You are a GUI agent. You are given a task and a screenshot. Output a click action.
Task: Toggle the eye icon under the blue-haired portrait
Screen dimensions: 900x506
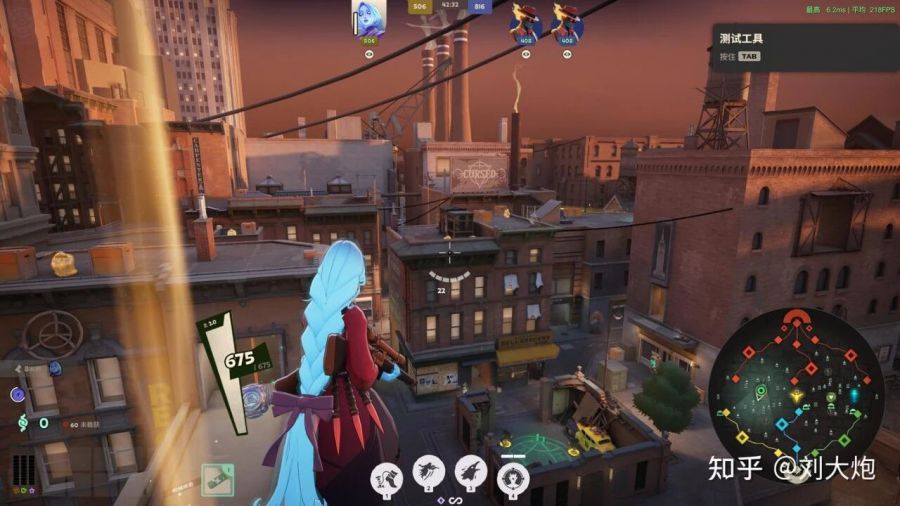(x=369, y=54)
